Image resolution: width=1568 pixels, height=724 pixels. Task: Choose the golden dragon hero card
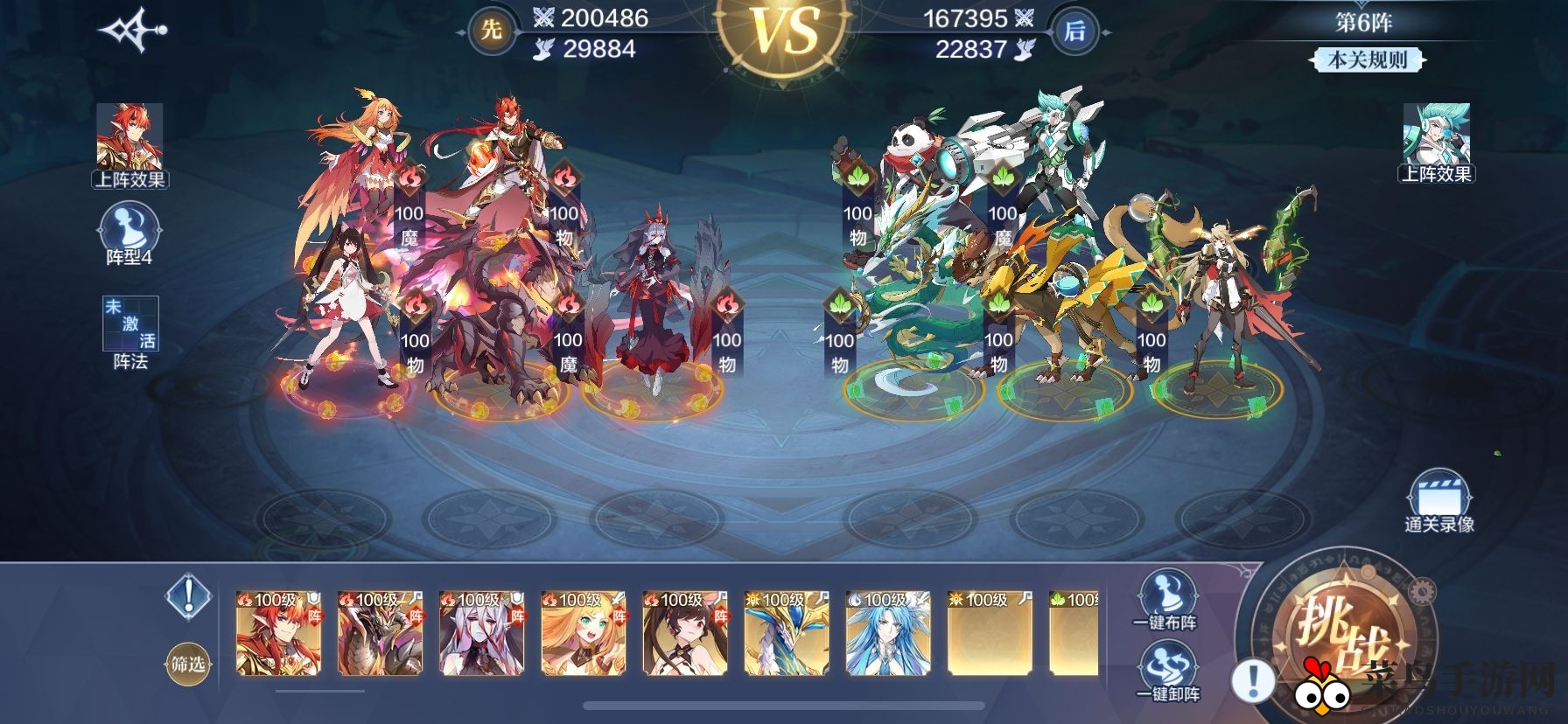786,633
